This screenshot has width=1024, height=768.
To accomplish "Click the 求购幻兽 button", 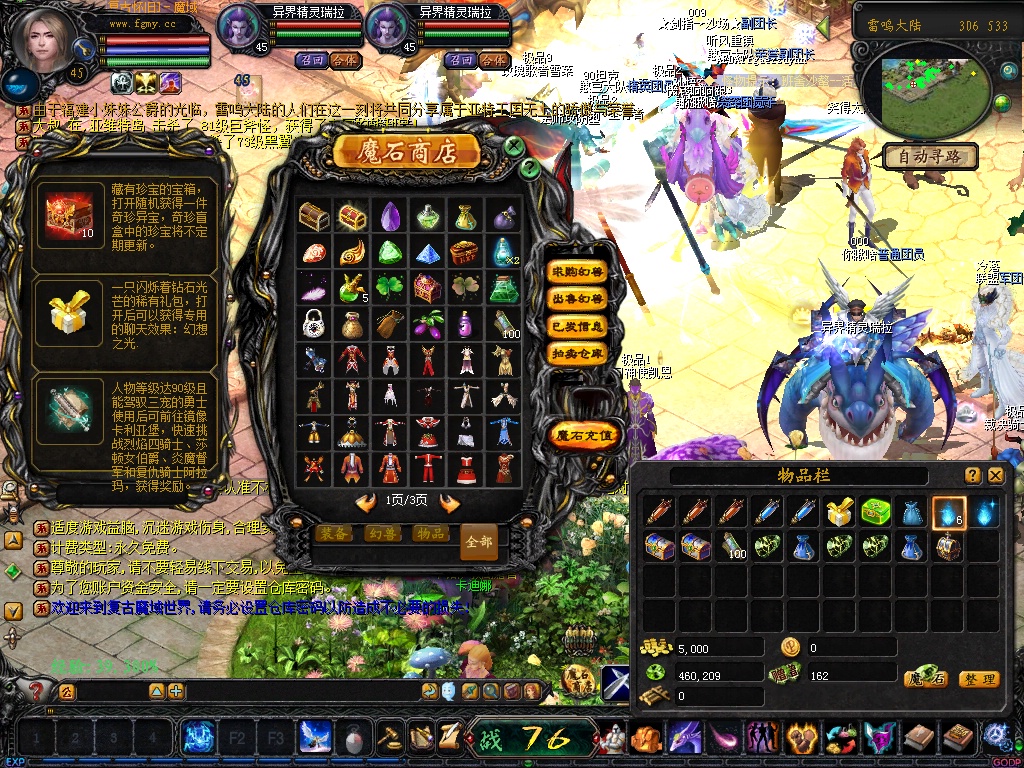I will click(578, 272).
